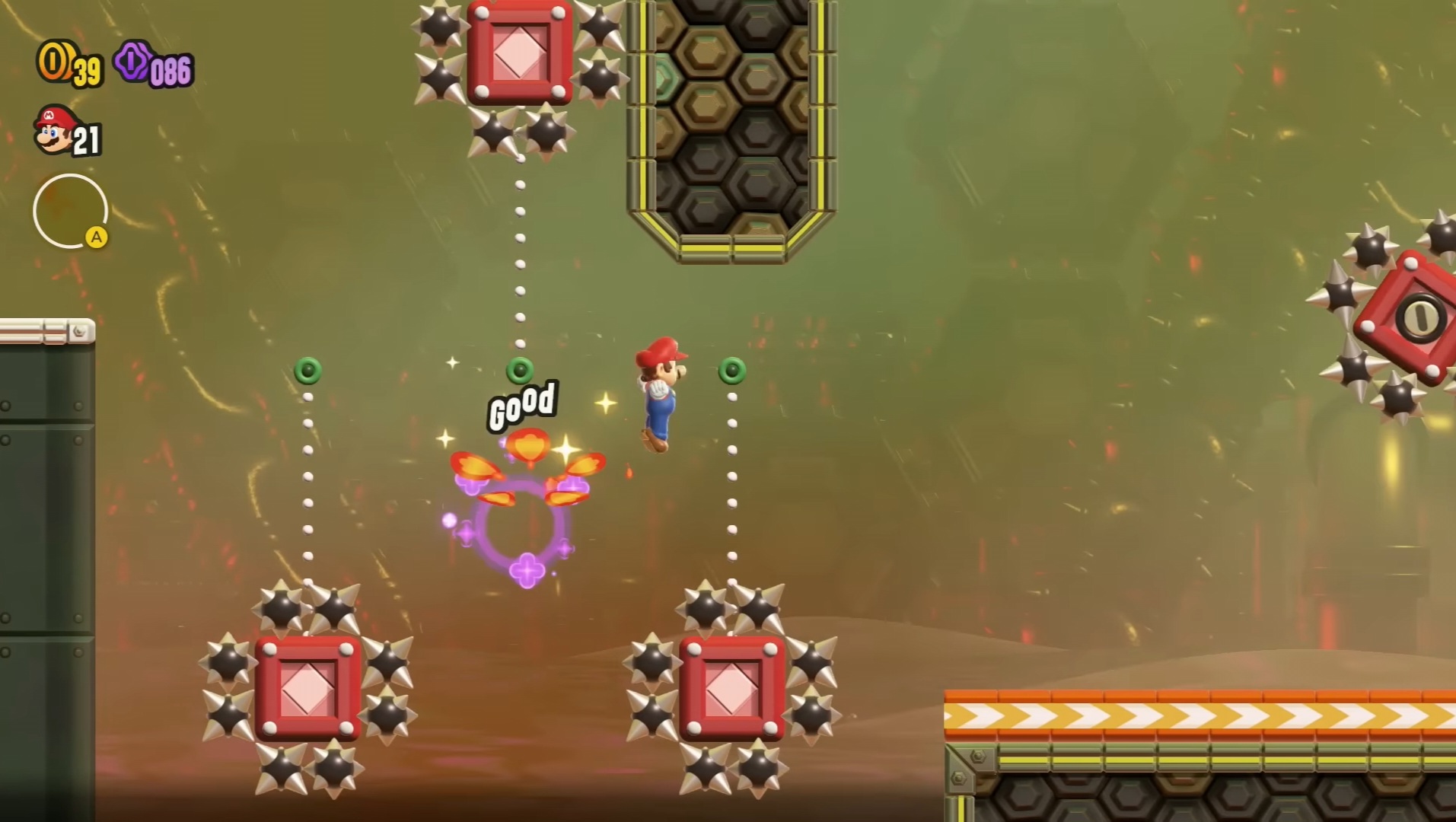Click the lives count number 21

(x=88, y=137)
